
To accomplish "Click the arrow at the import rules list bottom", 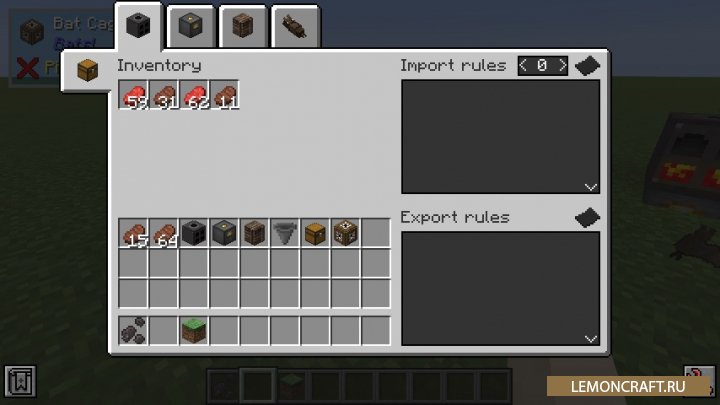I will pyautogui.click(x=590, y=186).
